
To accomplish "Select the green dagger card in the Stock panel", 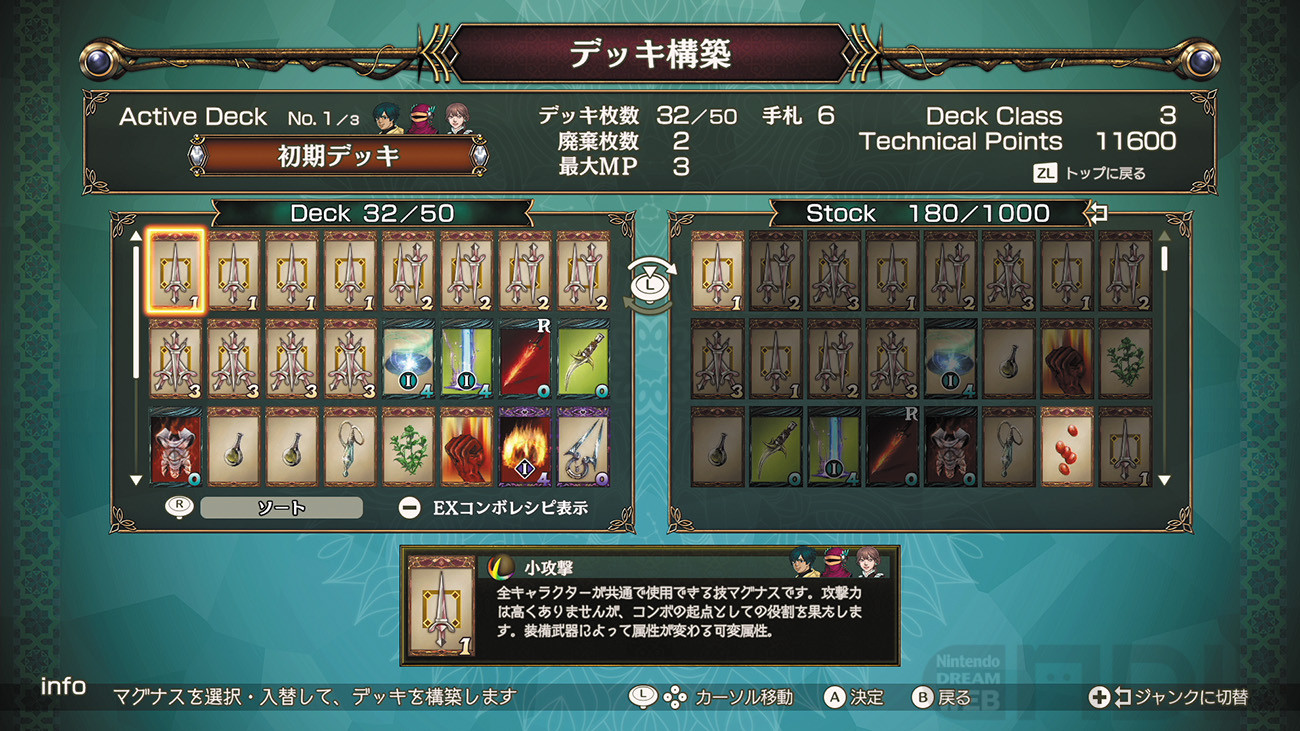I will pyautogui.click(x=776, y=445).
